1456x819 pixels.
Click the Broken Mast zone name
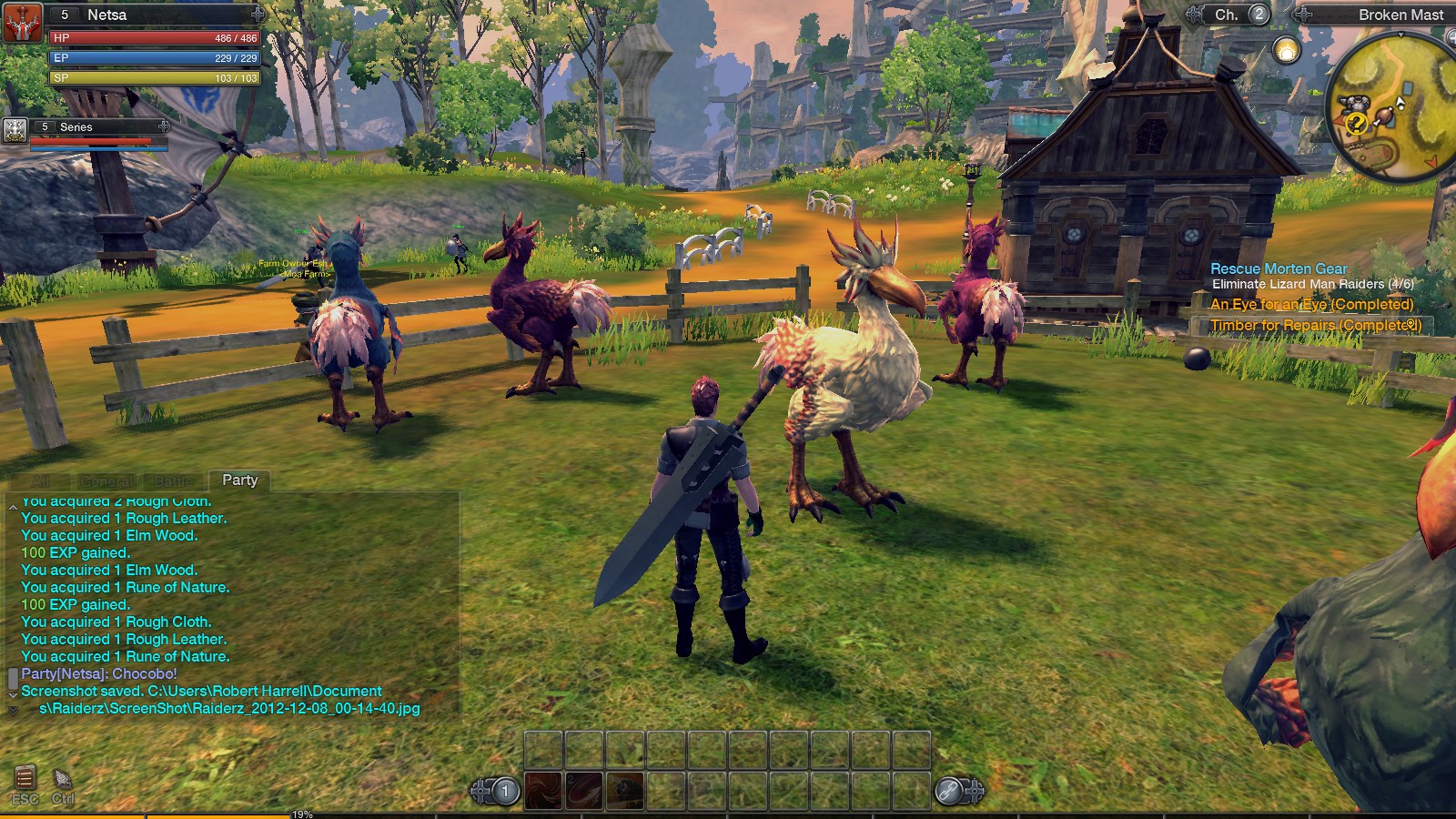tap(1400, 15)
